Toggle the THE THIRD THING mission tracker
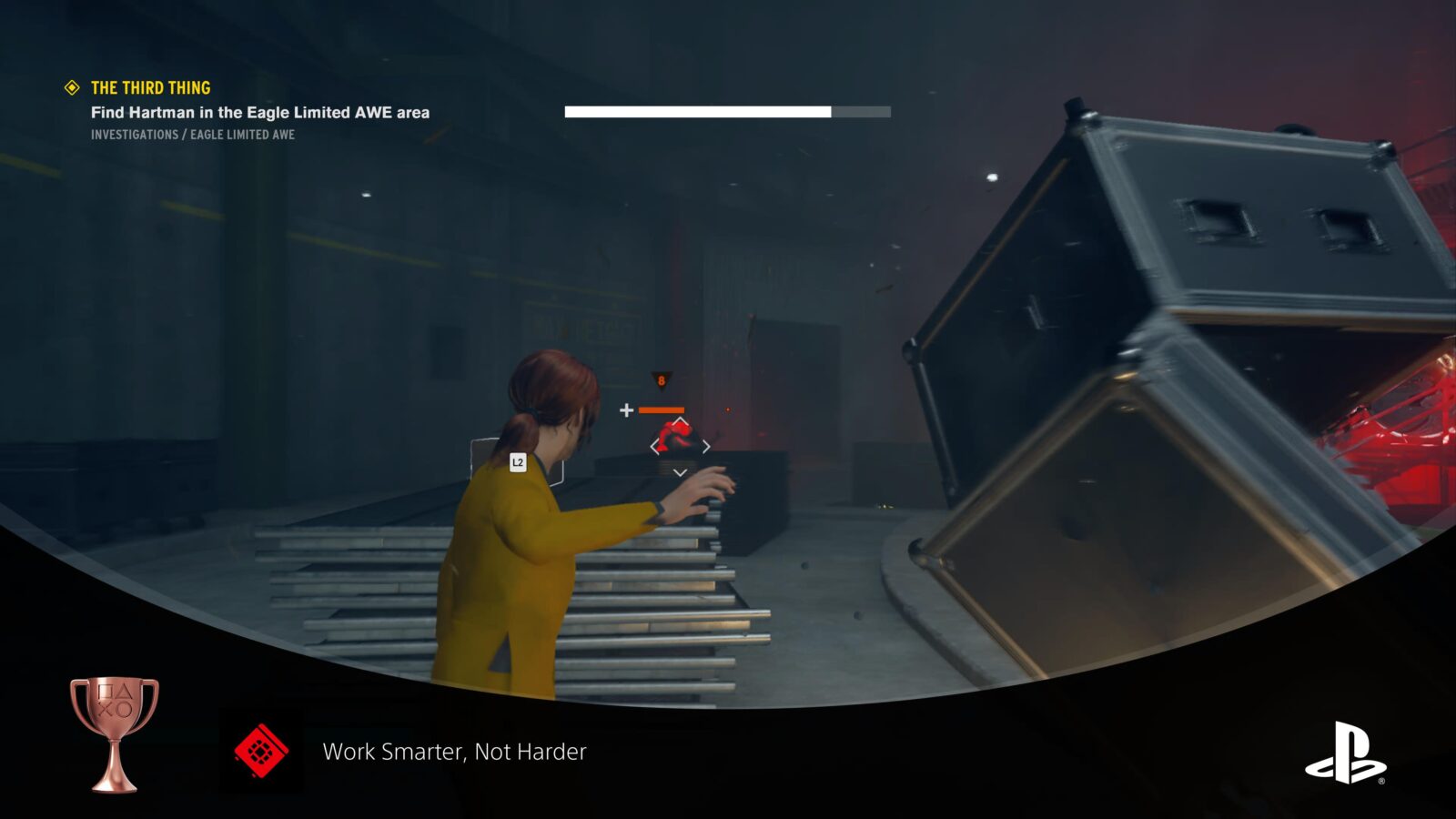This screenshot has width=1456, height=819. [150, 88]
